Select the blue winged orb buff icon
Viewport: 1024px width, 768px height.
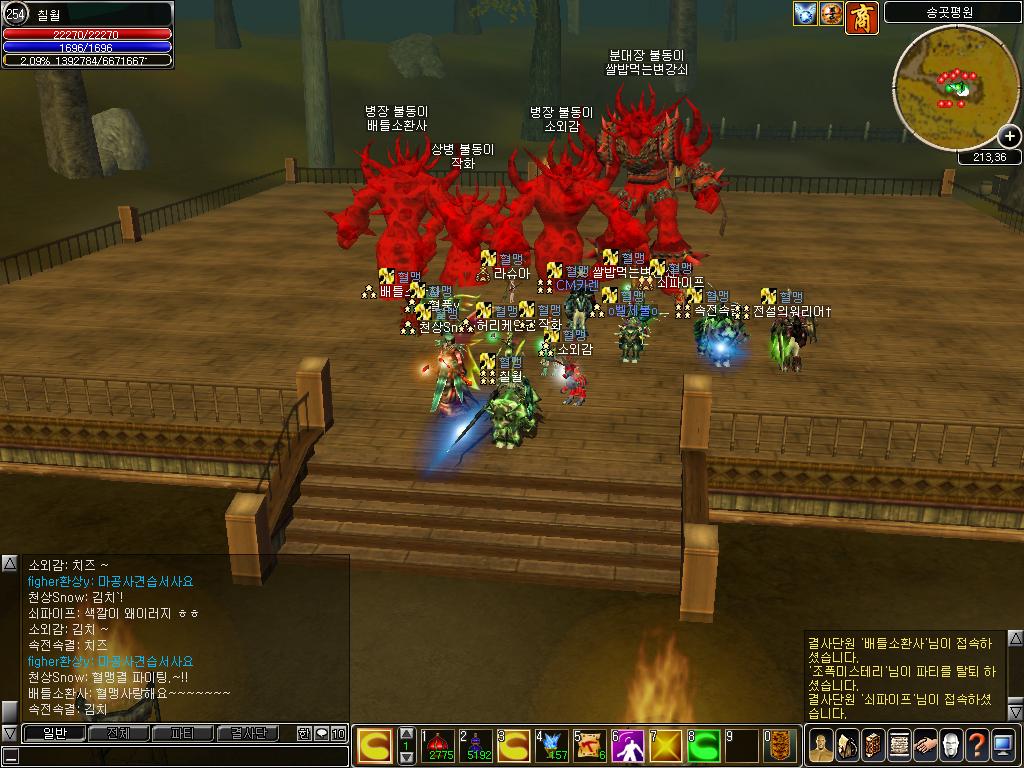(x=806, y=13)
